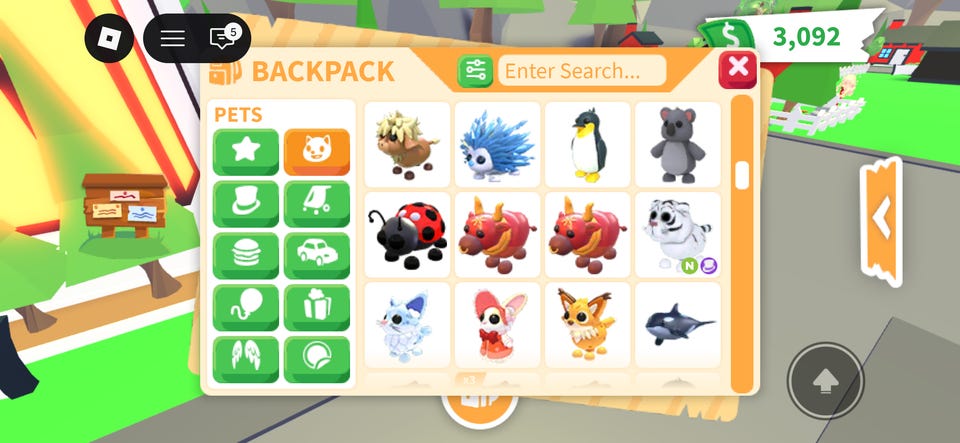Switch to the burger food category
960x443 pixels.
point(245,255)
